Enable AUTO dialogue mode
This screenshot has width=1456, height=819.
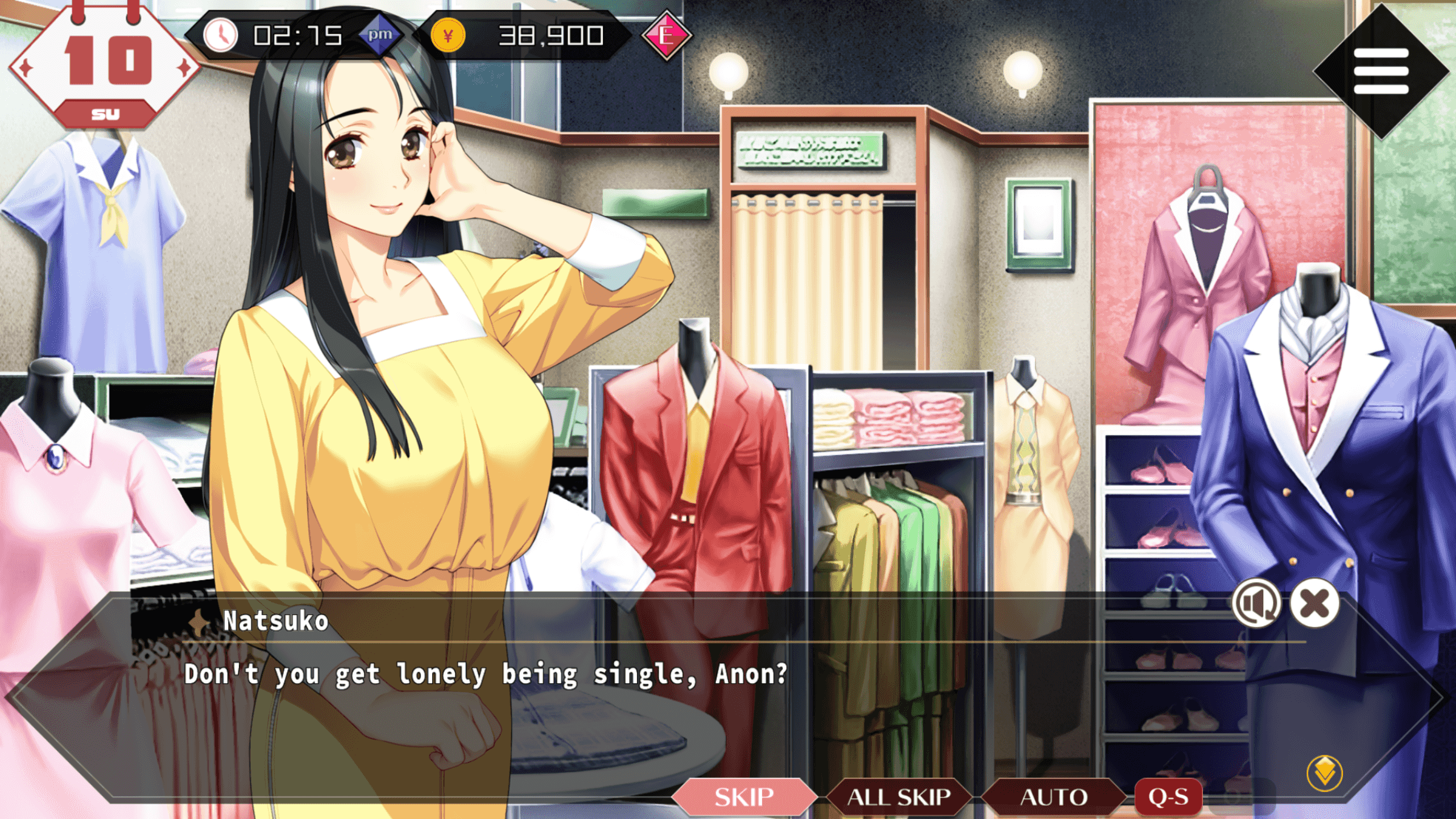tap(1053, 797)
